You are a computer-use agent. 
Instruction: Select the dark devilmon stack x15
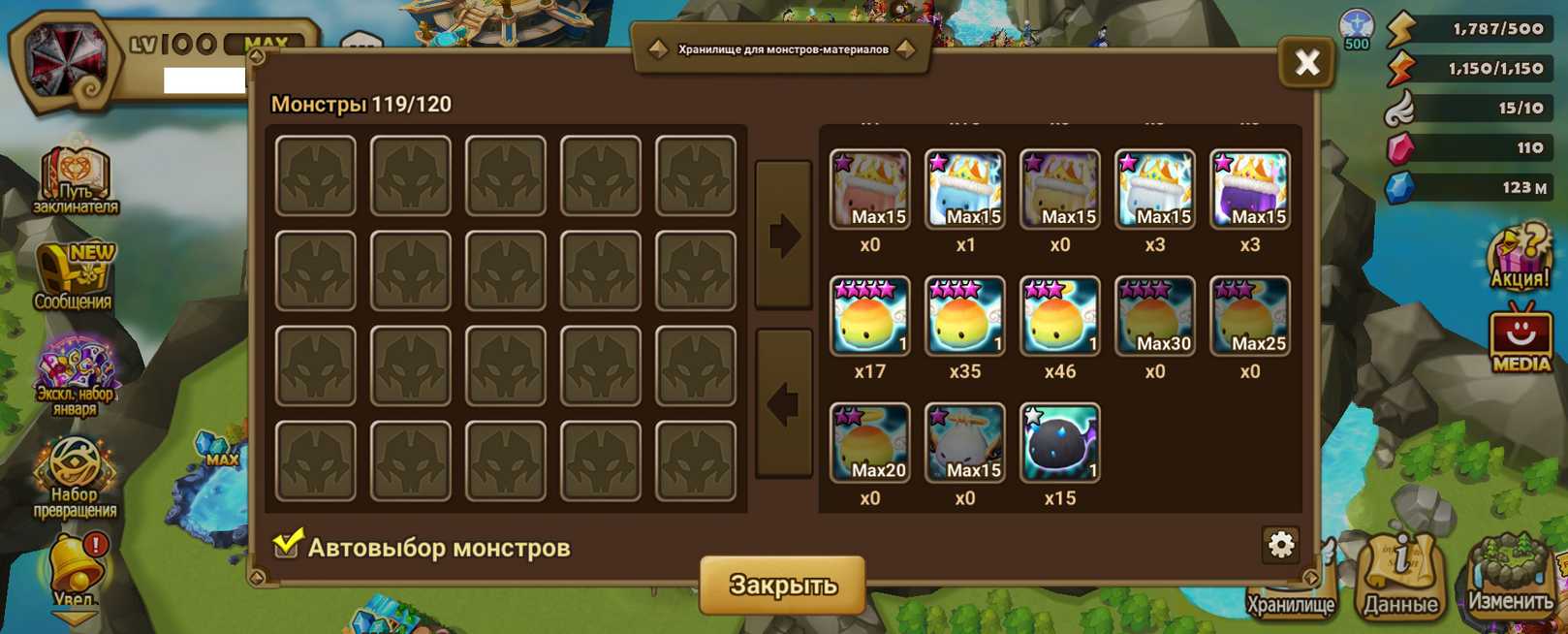pos(1059,443)
